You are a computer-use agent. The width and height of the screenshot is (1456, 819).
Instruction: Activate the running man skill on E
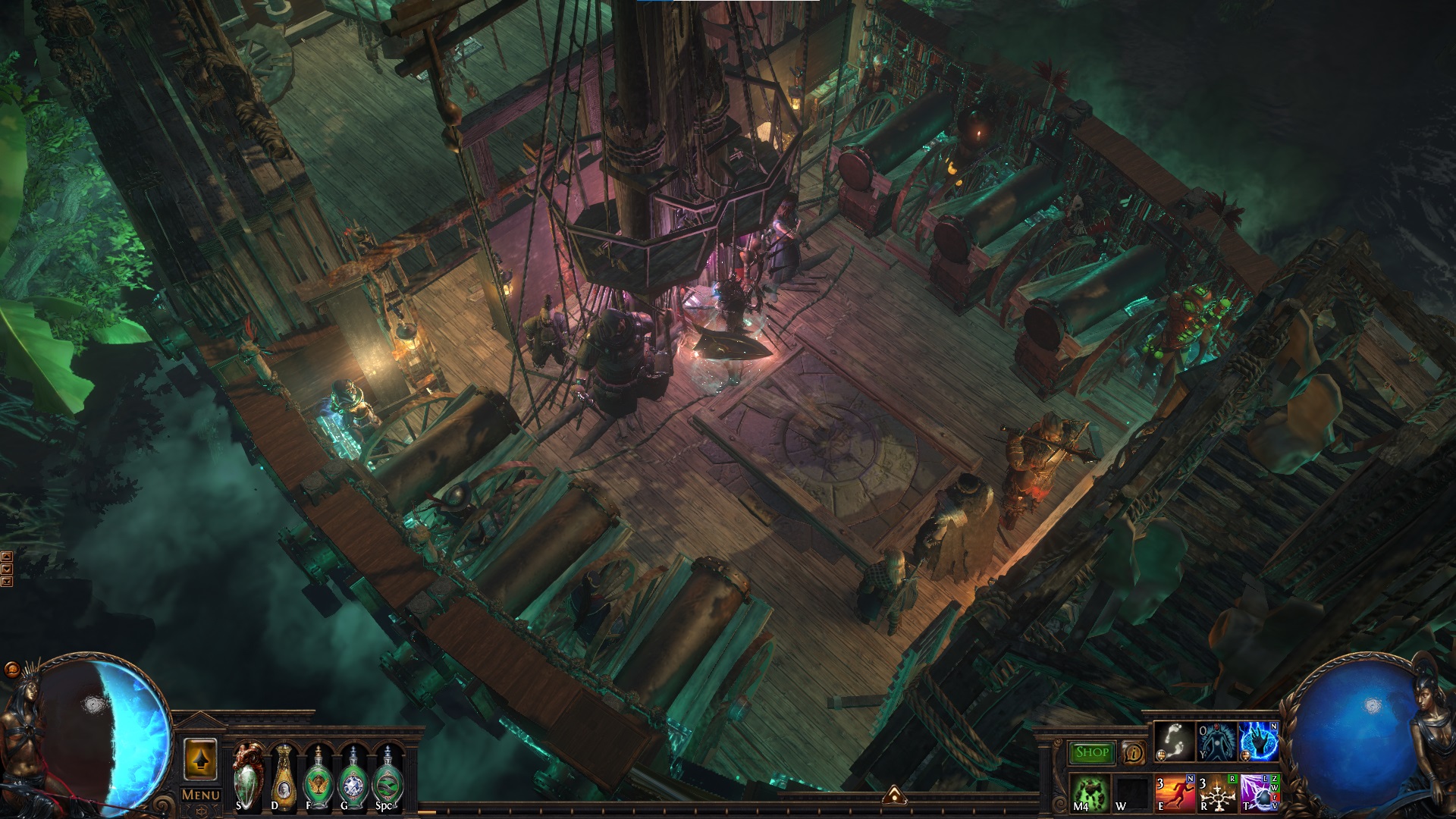pyautogui.click(x=1174, y=792)
